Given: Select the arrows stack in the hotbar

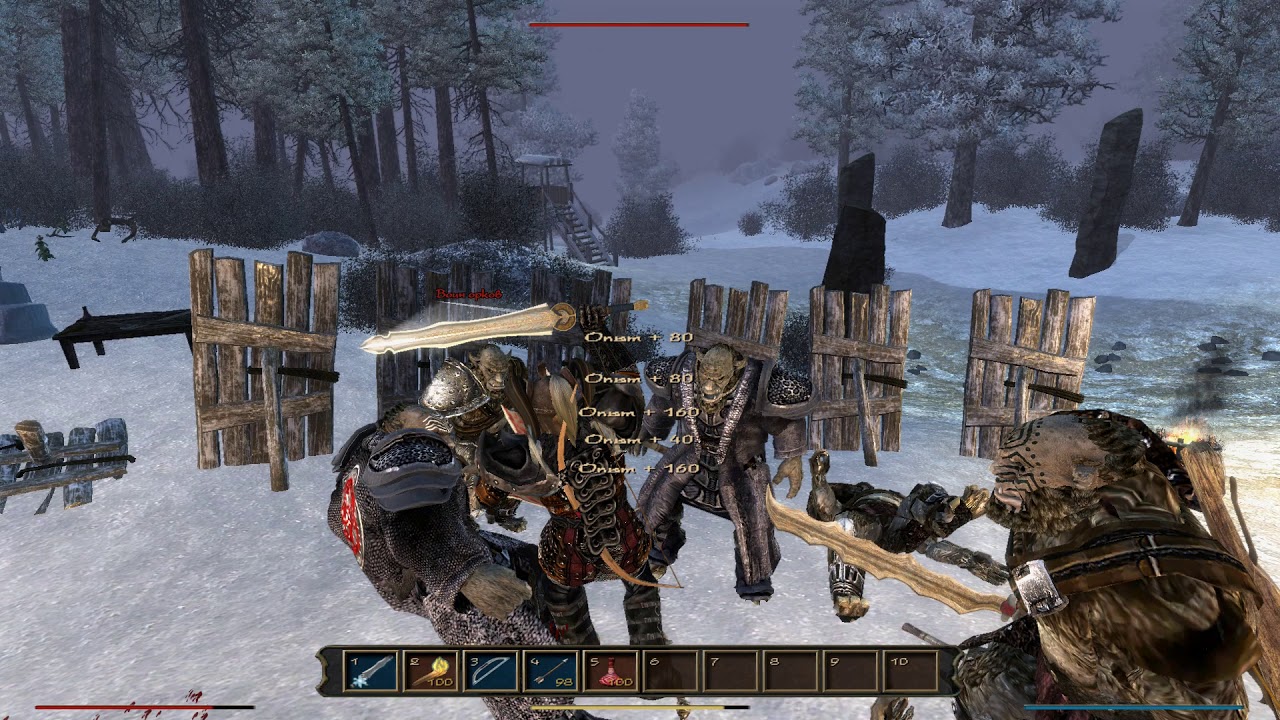Looking at the screenshot, I should pos(551,671).
